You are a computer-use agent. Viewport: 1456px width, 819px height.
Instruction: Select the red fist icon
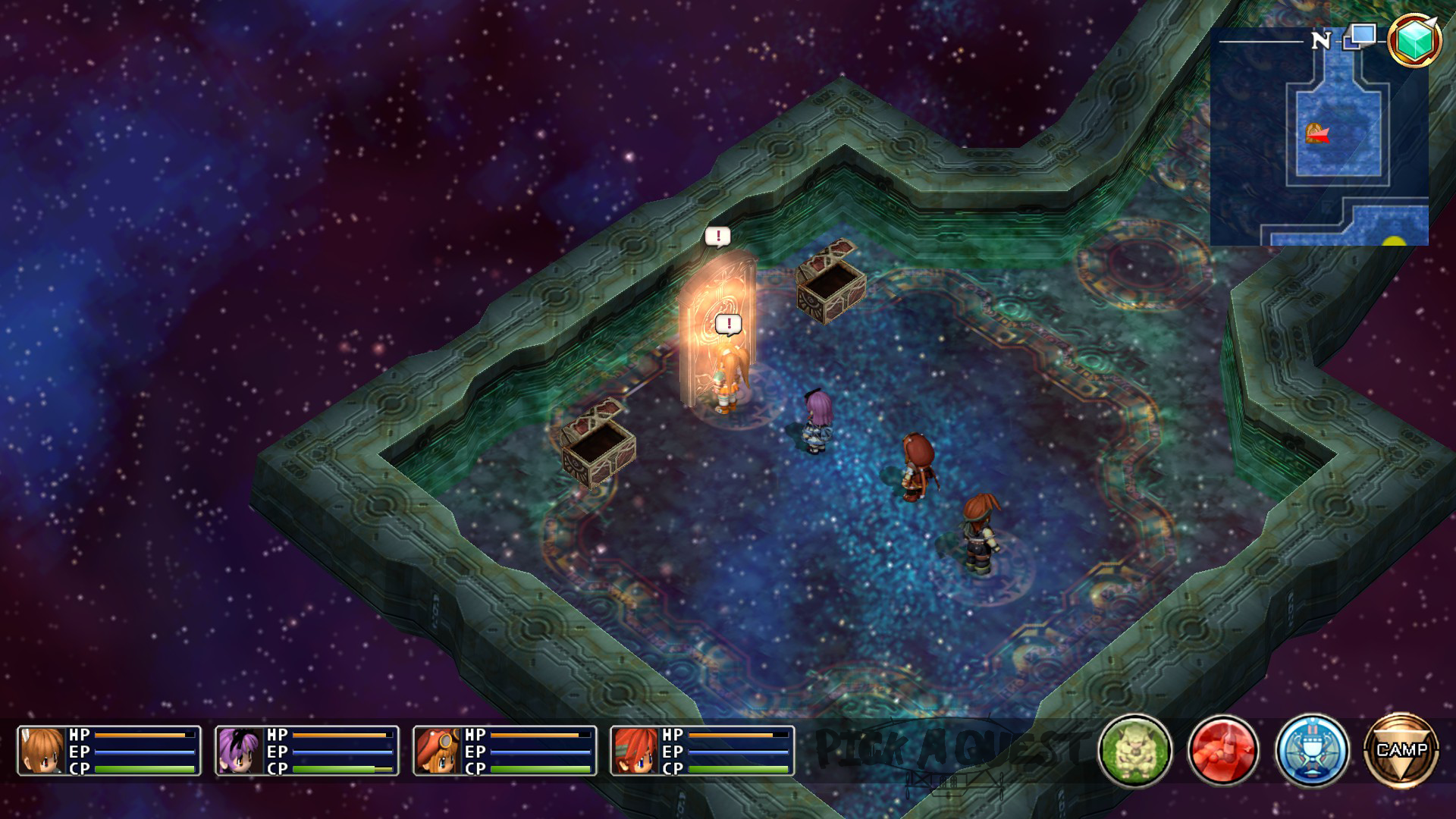(1223, 750)
